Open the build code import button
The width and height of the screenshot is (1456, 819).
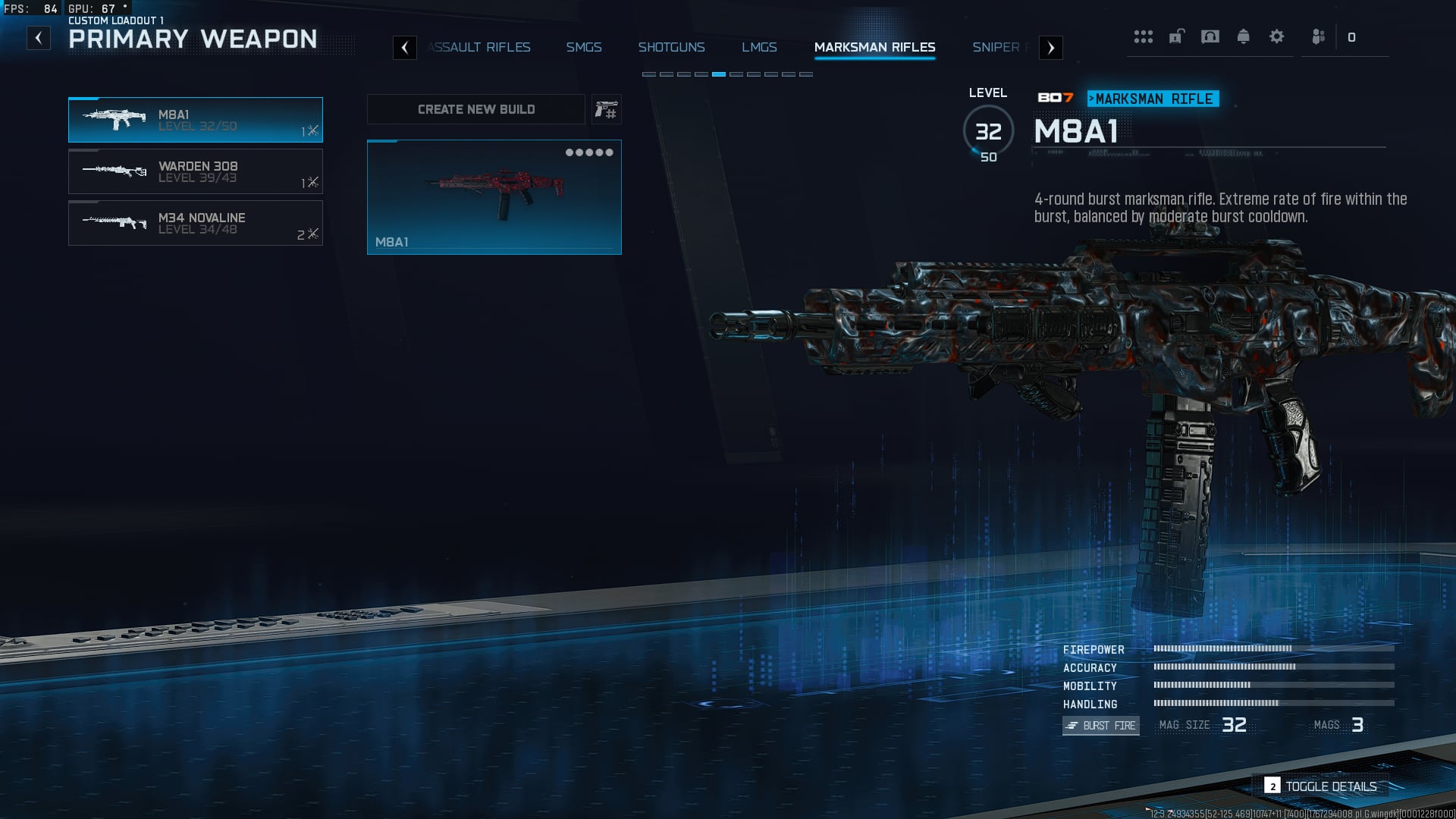[606, 110]
